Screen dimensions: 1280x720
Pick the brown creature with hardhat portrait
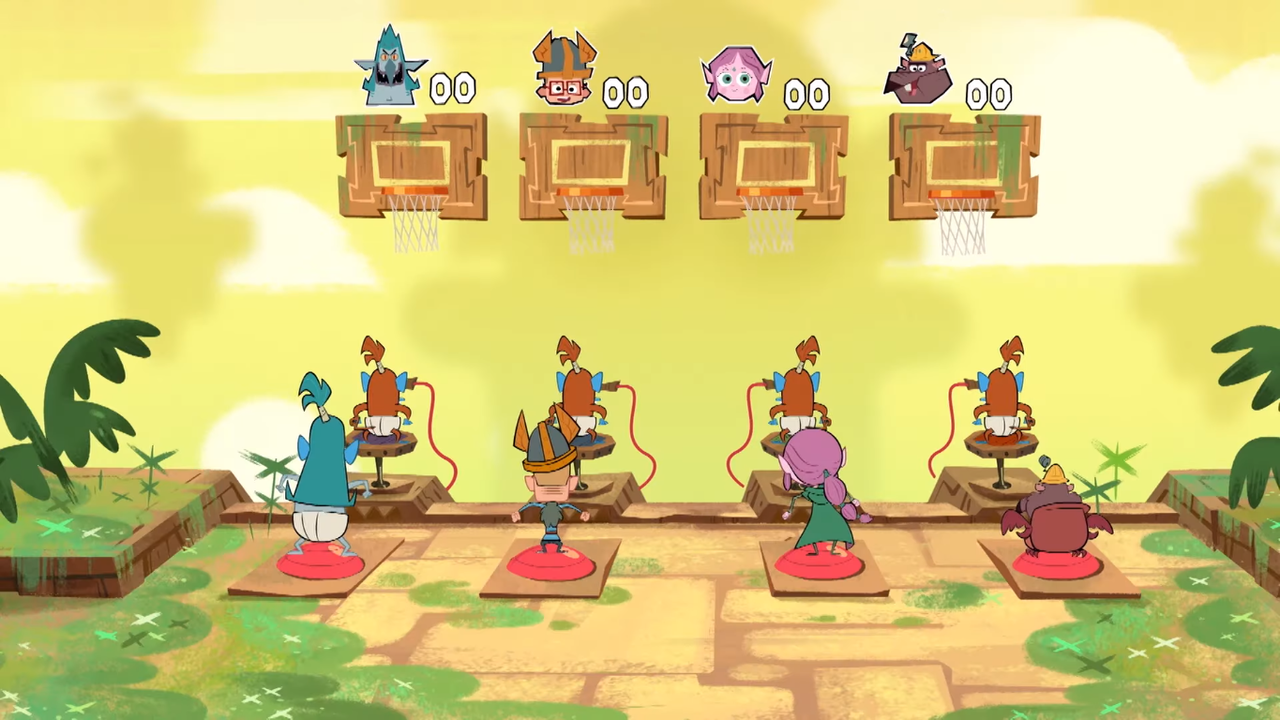tap(918, 75)
